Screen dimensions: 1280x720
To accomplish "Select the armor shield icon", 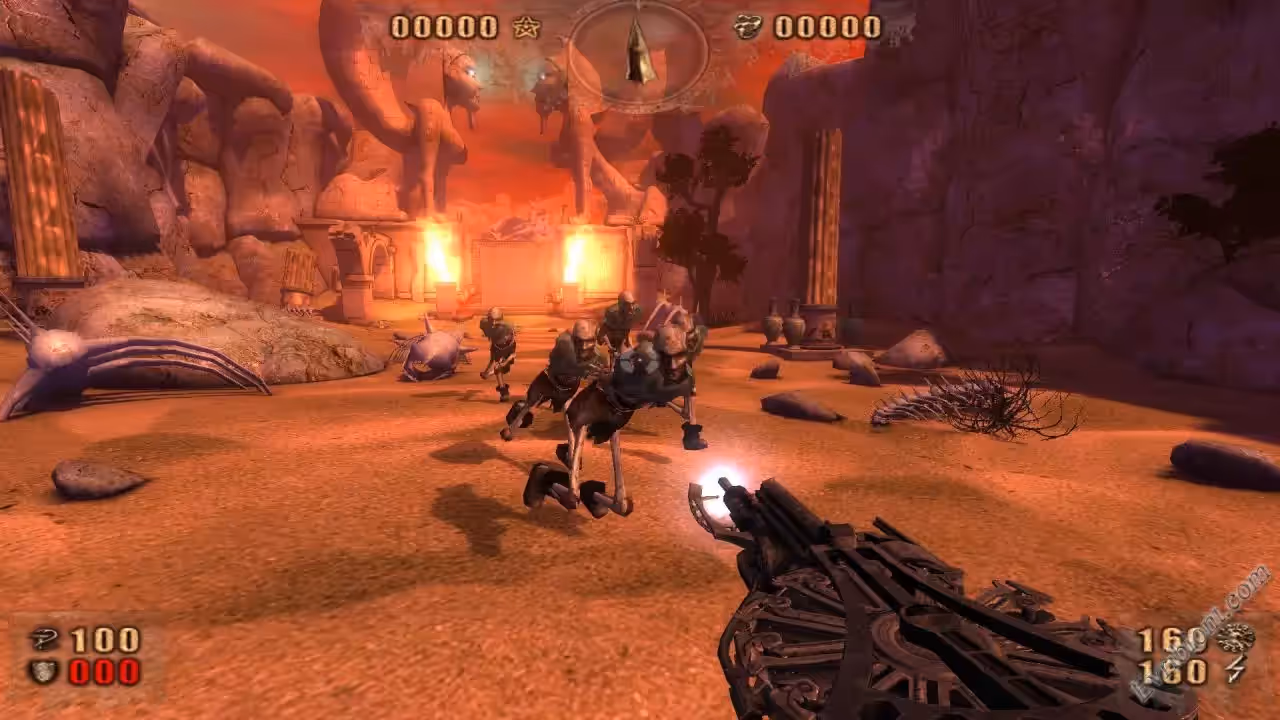I will point(42,671).
